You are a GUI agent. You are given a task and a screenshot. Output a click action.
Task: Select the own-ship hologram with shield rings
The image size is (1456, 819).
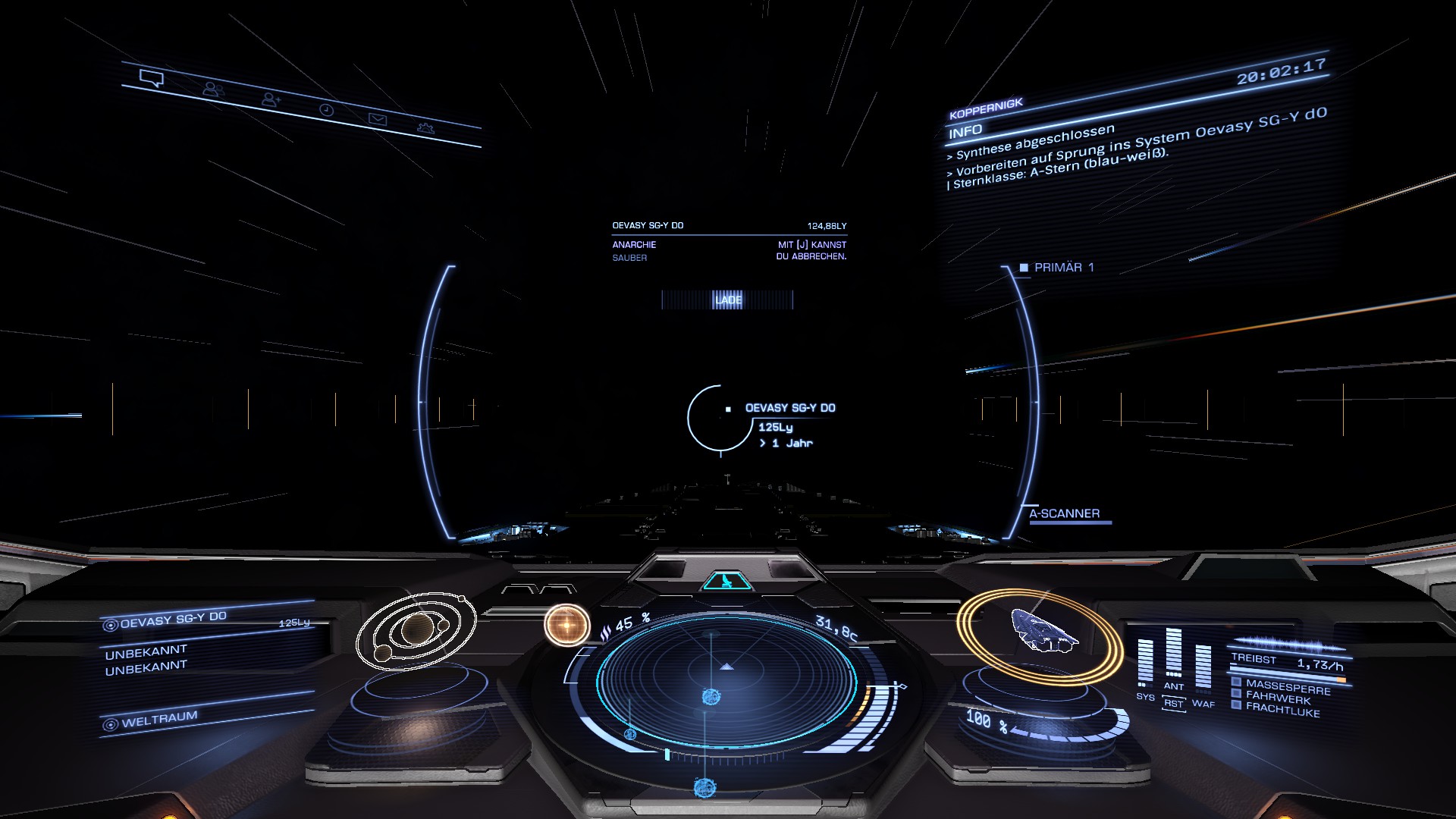[1040, 634]
